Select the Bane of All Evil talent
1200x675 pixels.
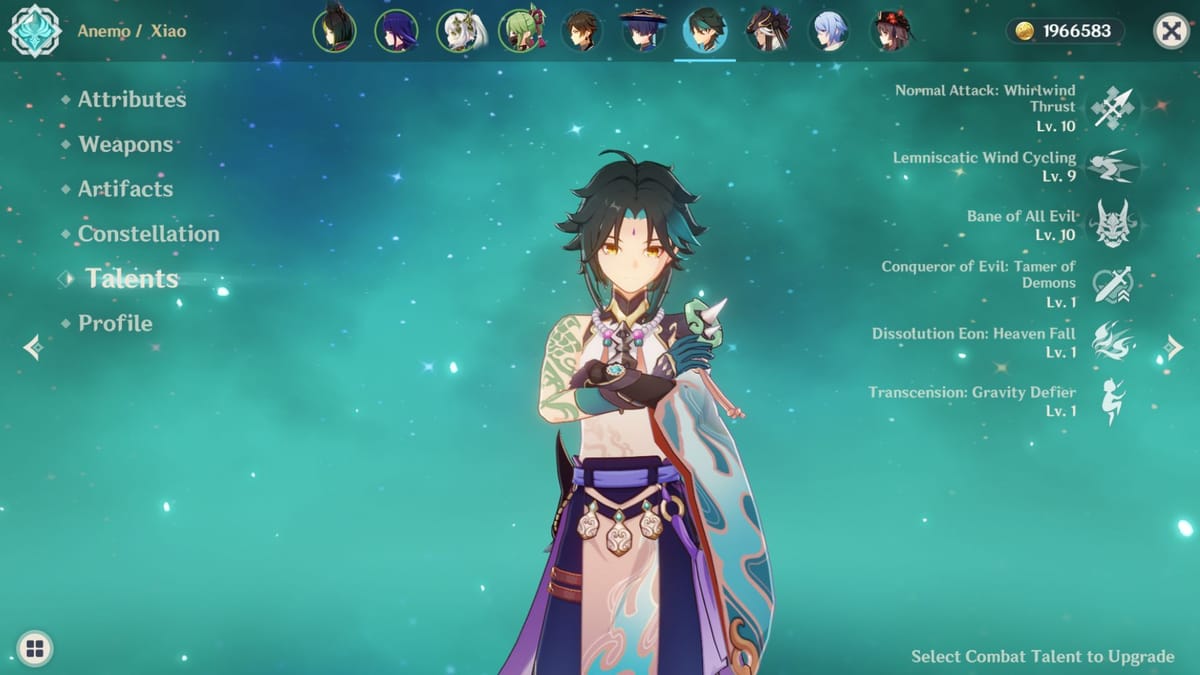(1112, 224)
